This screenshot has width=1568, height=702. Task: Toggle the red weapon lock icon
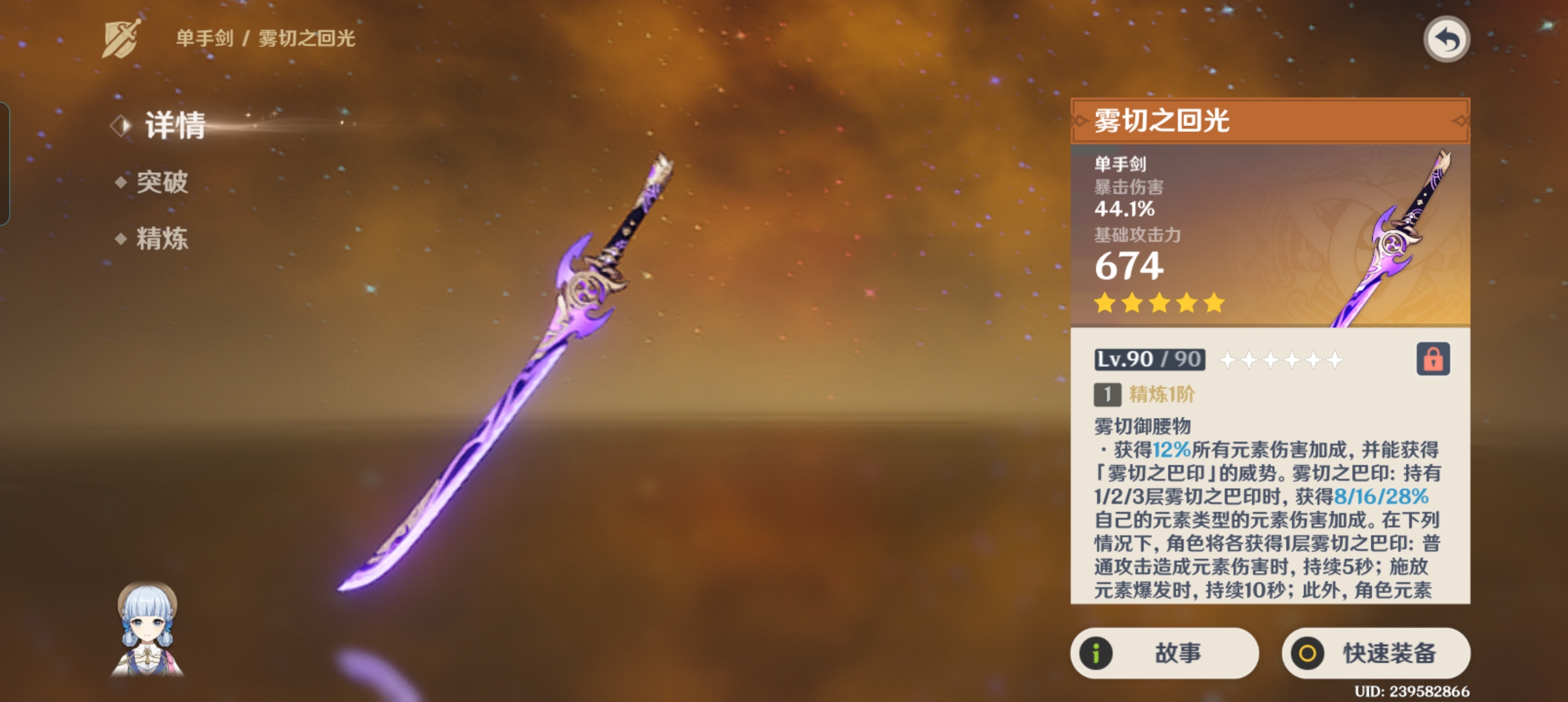click(x=1433, y=359)
